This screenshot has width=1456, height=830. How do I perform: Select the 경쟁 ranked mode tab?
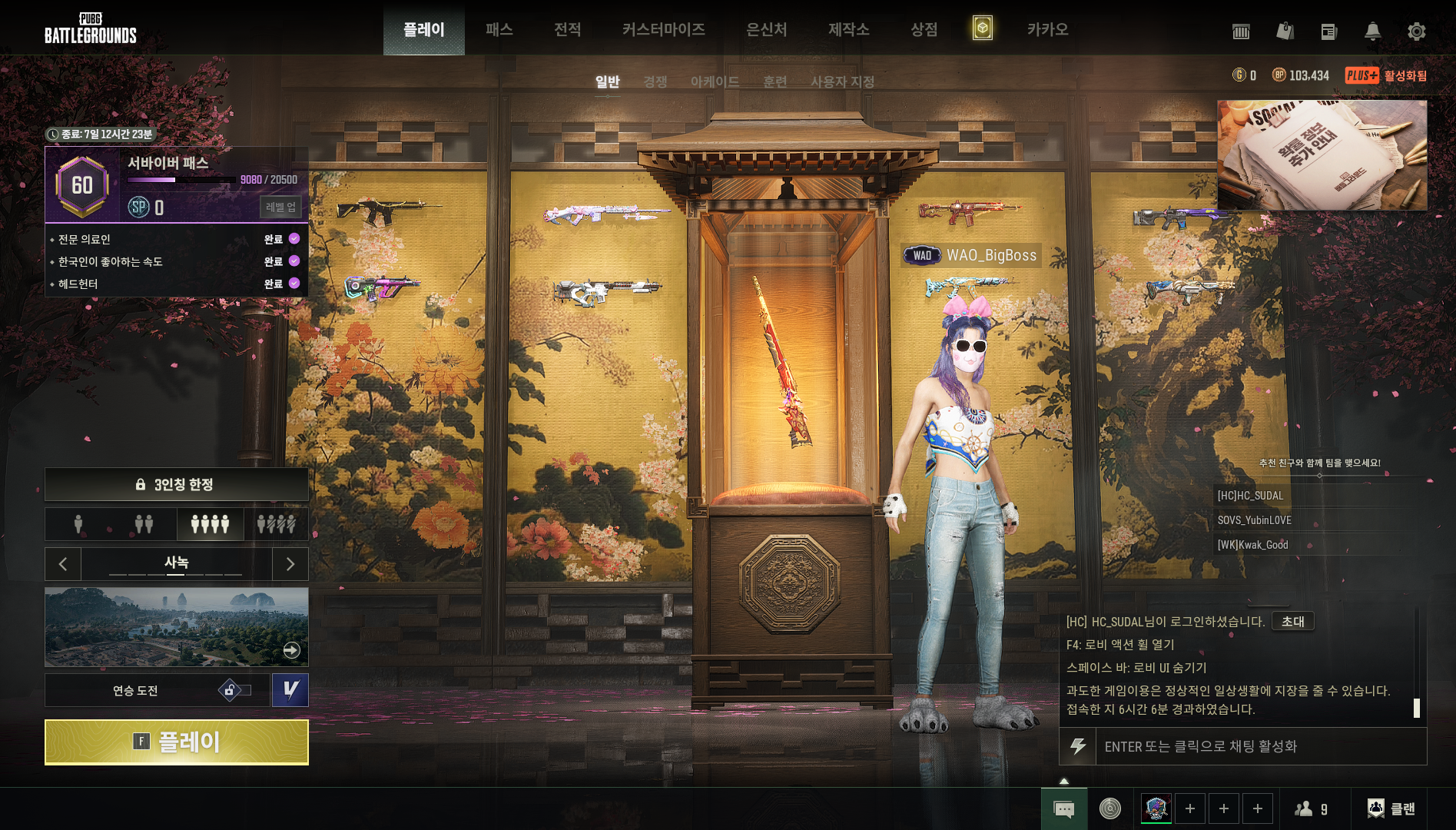tap(655, 81)
